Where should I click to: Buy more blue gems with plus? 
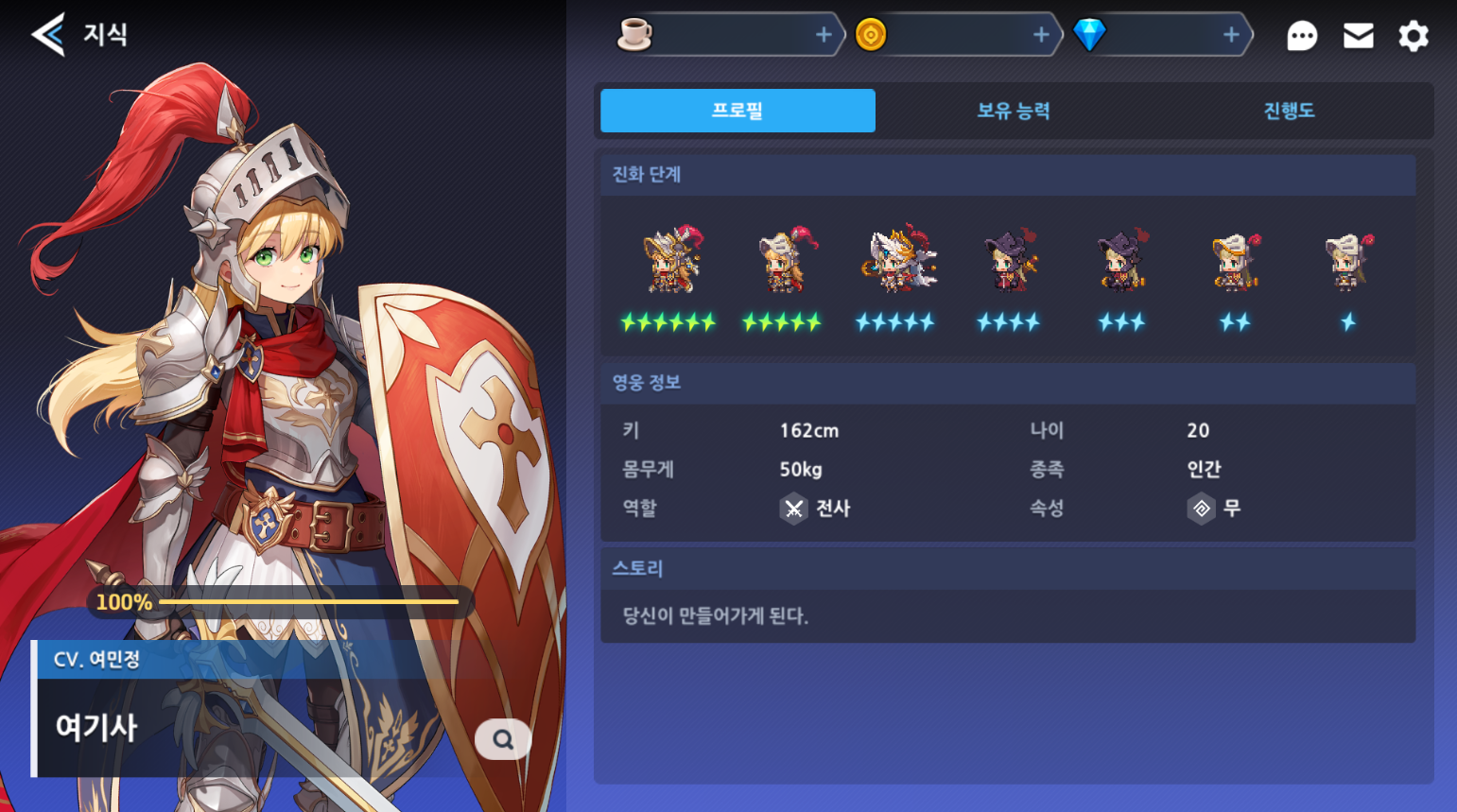coord(1231,35)
